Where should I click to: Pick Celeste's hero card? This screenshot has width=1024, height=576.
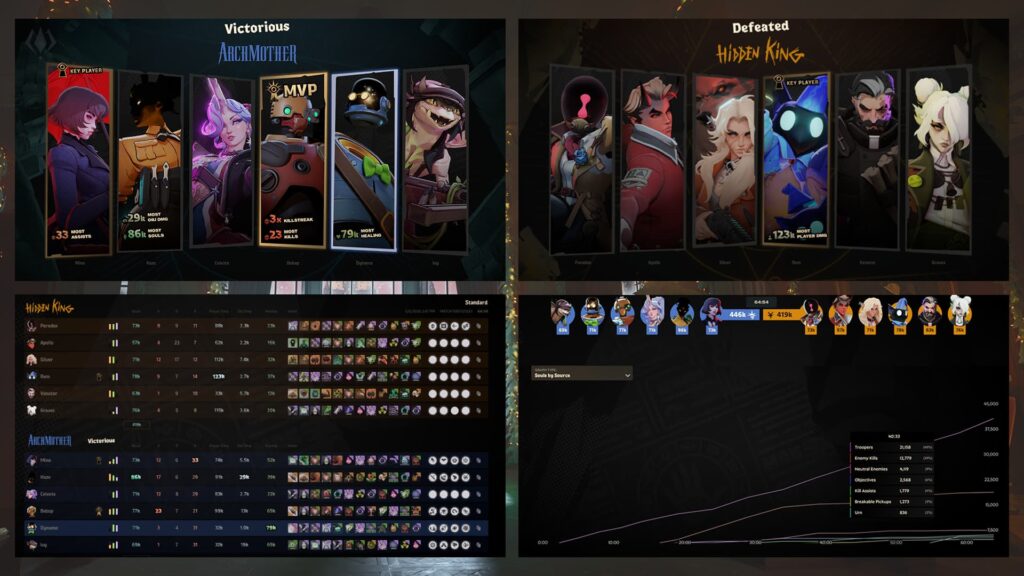pyautogui.click(x=222, y=159)
